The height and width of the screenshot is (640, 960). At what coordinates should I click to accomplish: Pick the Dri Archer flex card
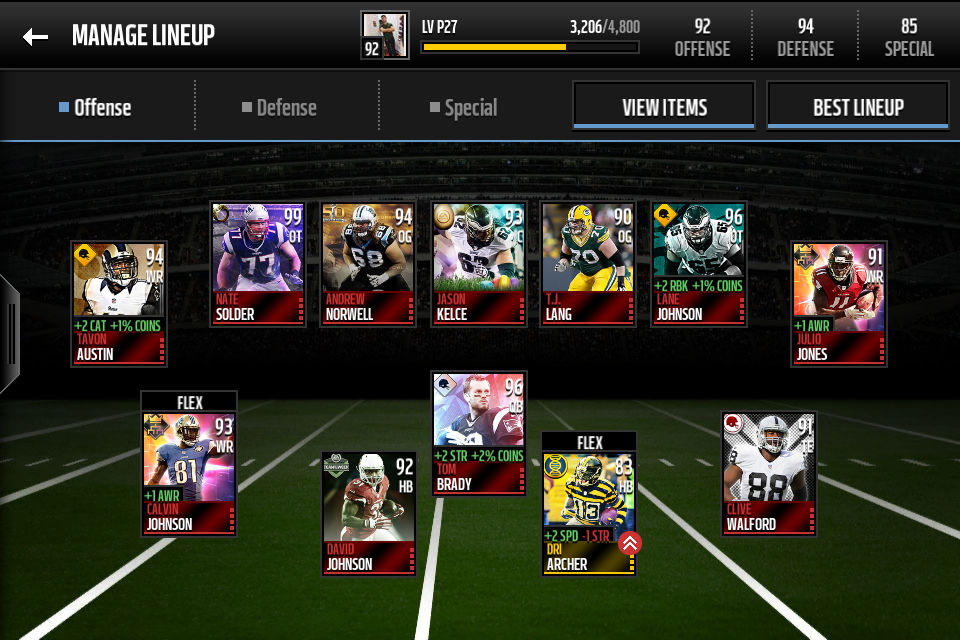click(589, 510)
